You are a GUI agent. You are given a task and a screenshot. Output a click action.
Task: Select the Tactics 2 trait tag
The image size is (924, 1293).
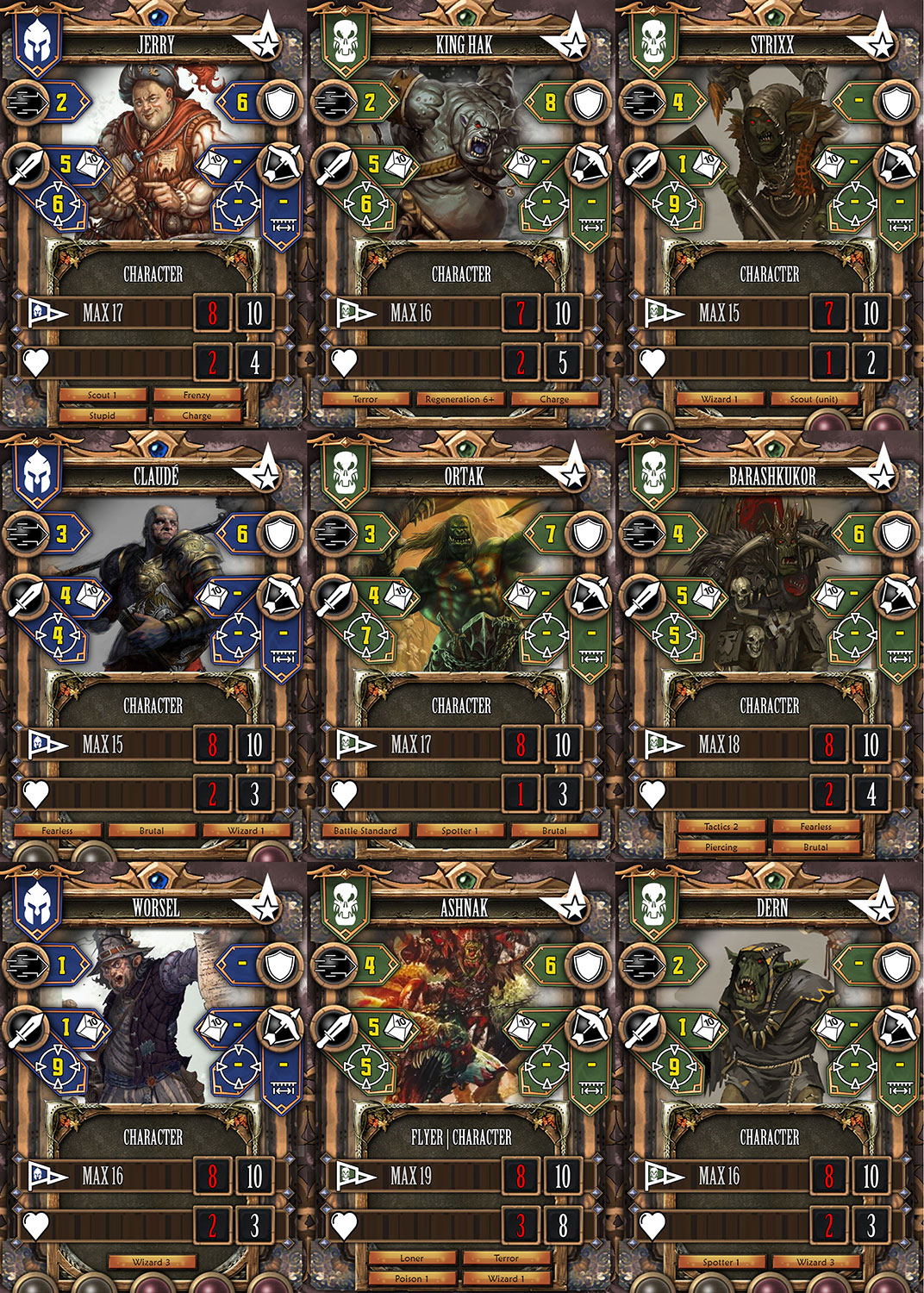tap(721, 827)
